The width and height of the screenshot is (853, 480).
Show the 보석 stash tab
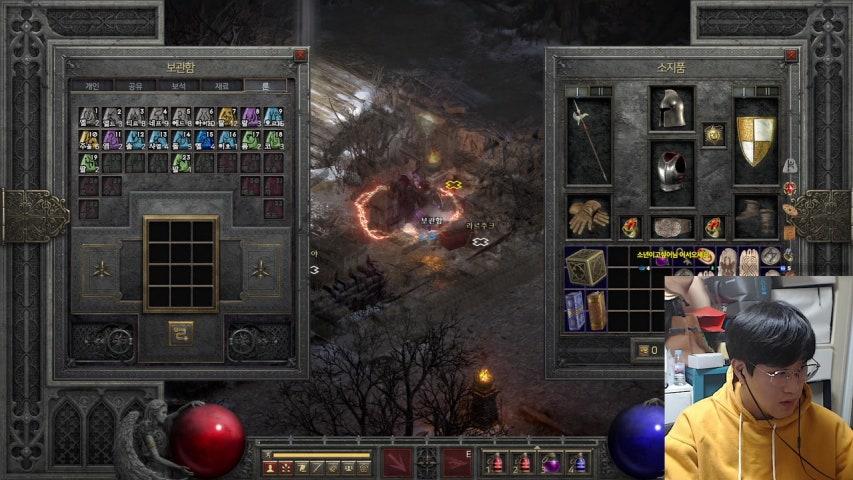pos(178,86)
